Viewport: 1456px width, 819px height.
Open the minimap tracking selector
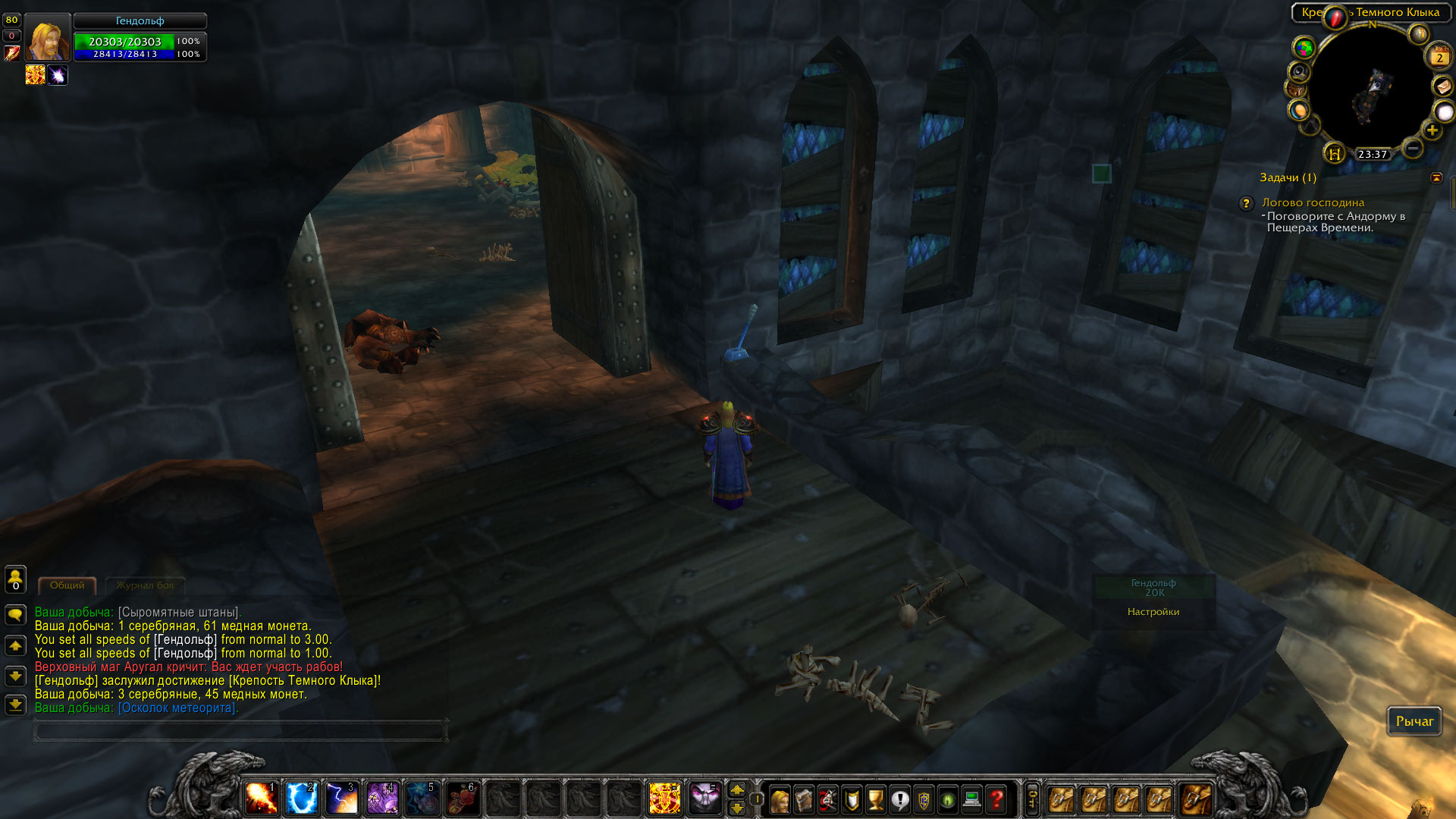(1299, 71)
